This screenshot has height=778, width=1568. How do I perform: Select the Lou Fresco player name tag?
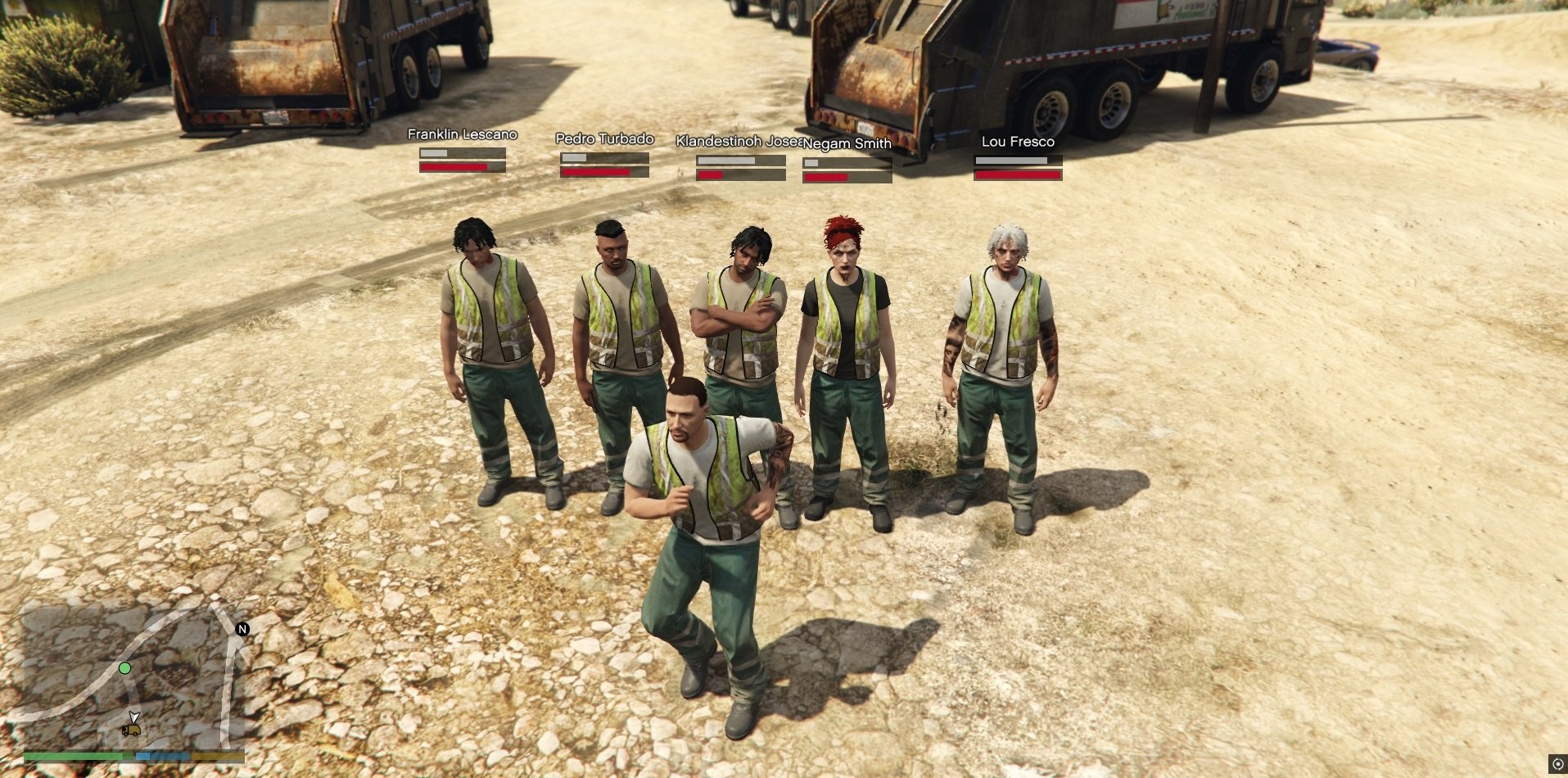pos(1018,142)
